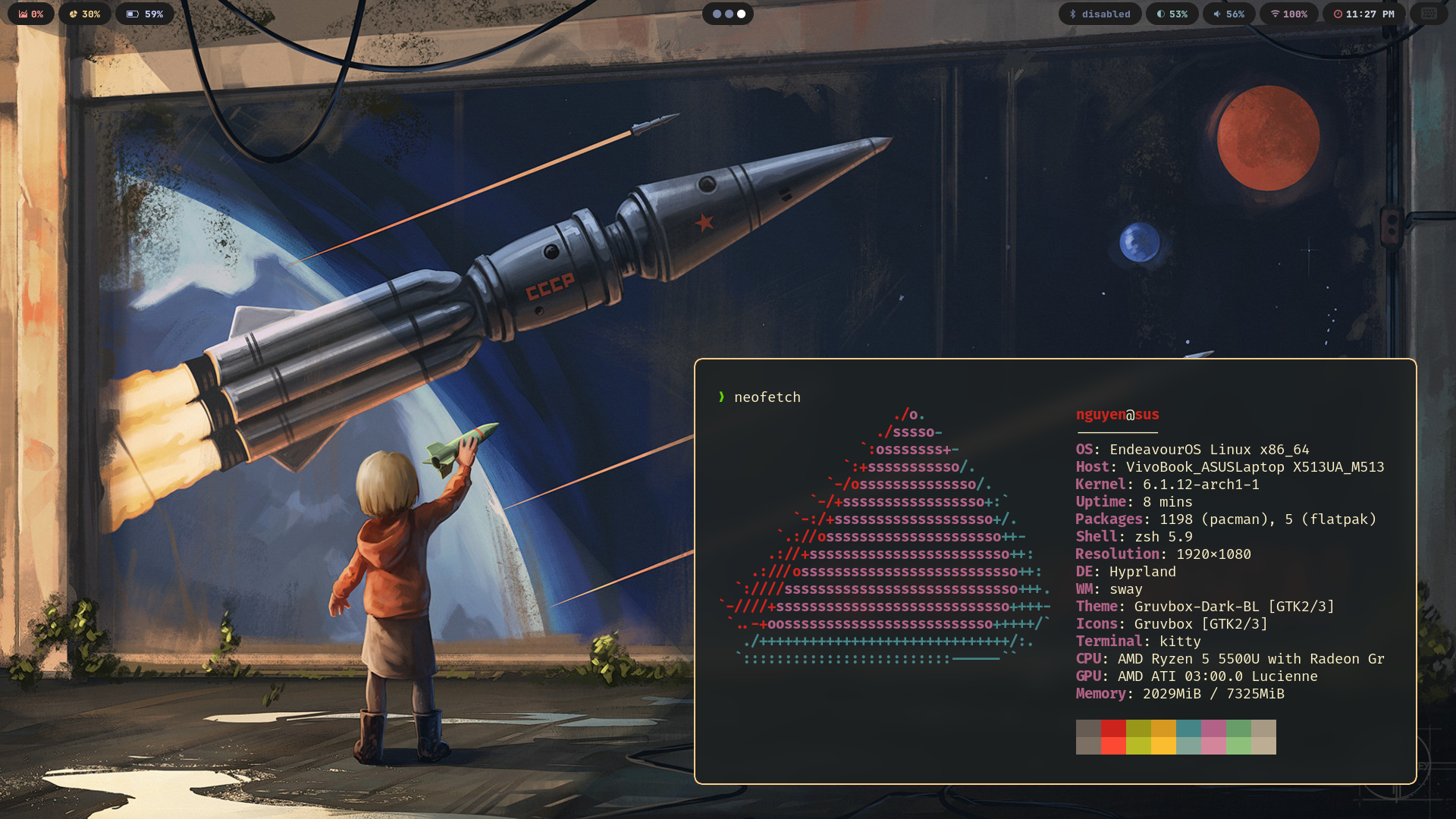This screenshot has height=819, width=1456.
Task: Open the CPU usage module
Action: pos(31,14)
